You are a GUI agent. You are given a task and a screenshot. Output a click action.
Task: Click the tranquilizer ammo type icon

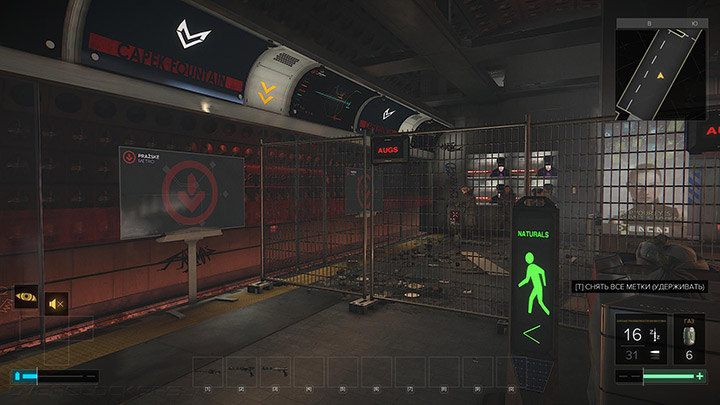[657, 334]
